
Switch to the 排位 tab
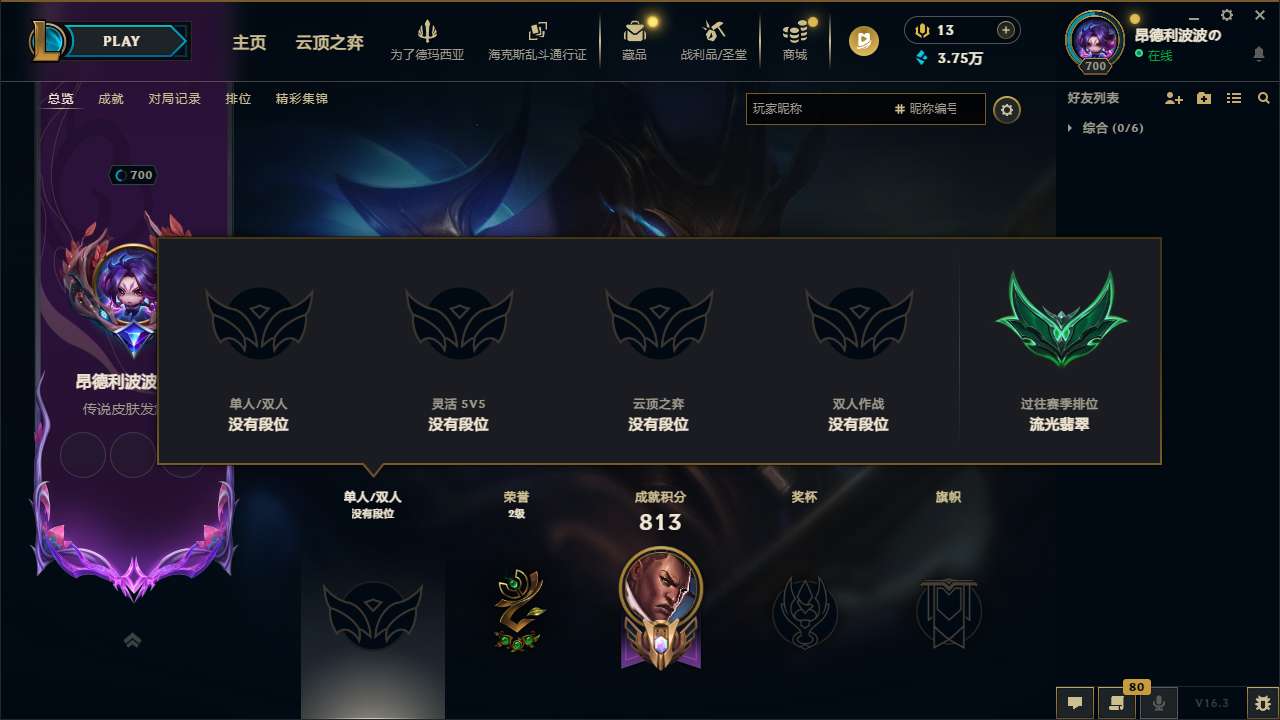[239, 98]
